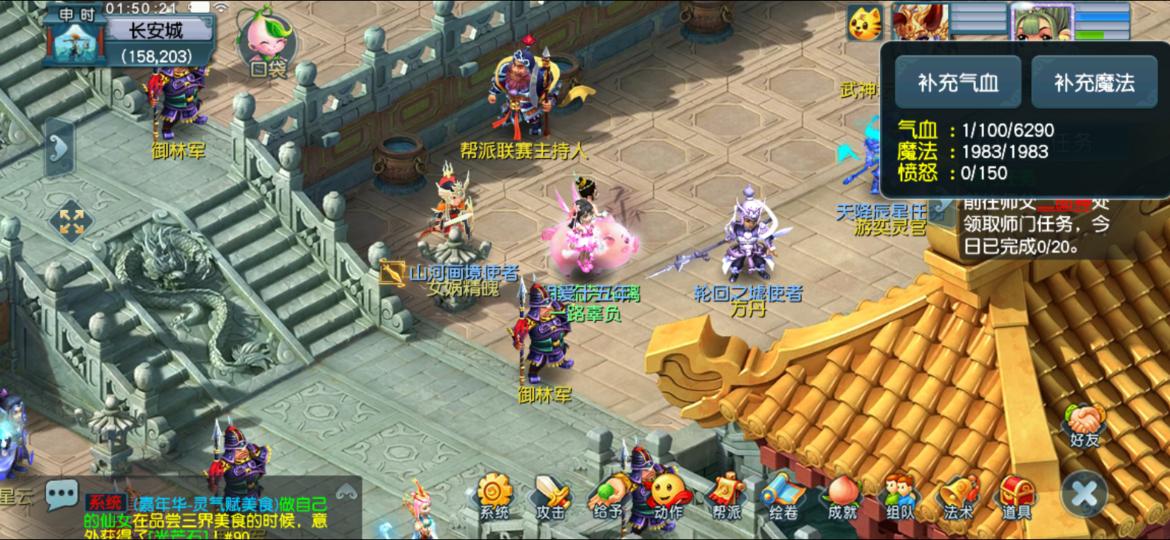1170x540 pixels.
Task: Select the yellow tiger pet icon
Action: (863, 22)
